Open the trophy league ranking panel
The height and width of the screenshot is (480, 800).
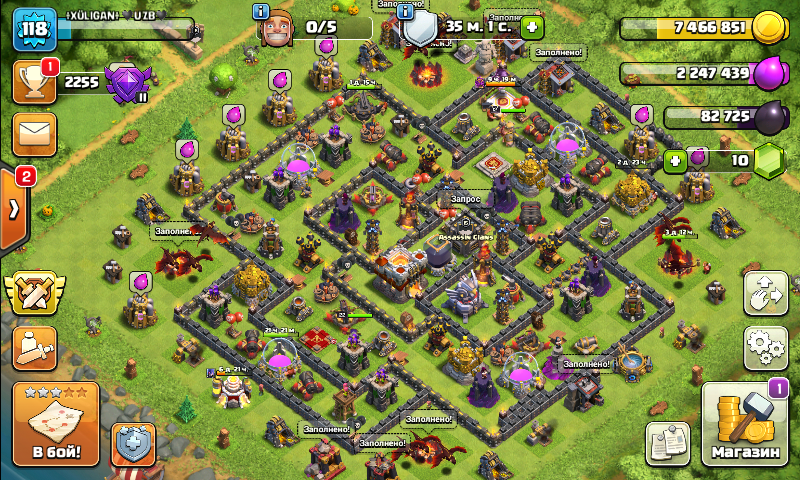[x=33, y=82]
